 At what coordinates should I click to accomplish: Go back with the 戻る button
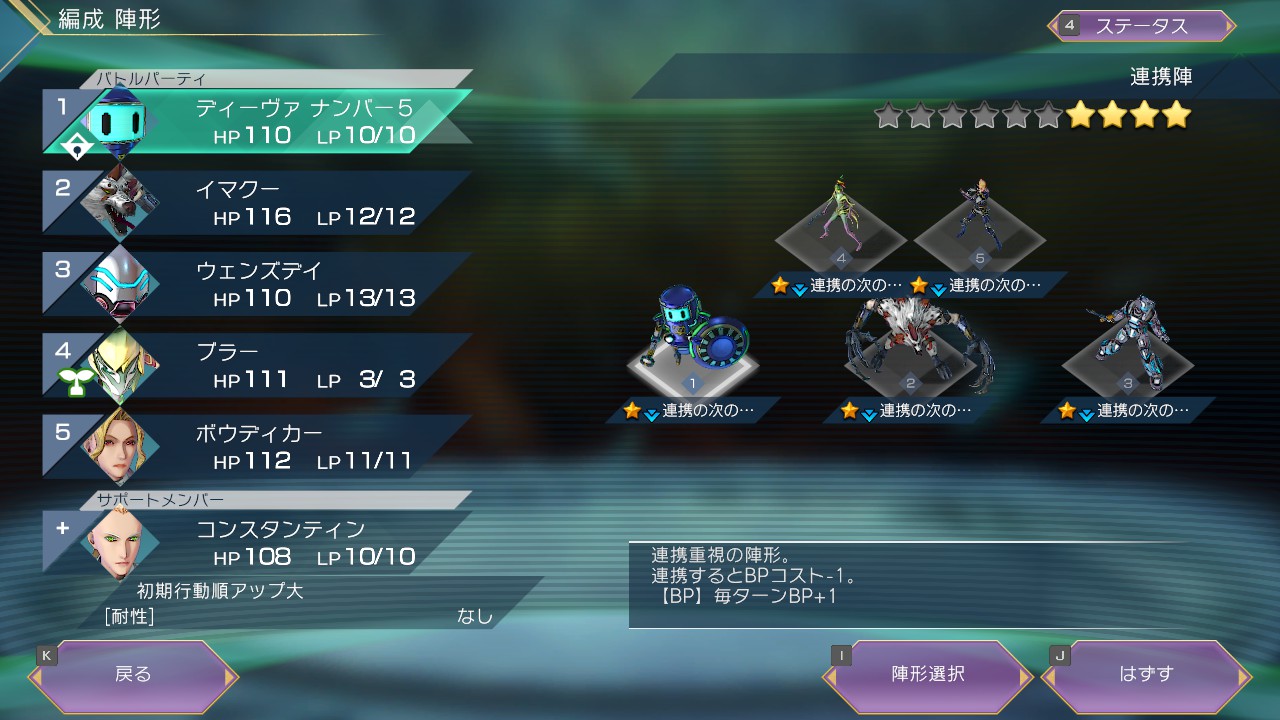tap(133, 675)
